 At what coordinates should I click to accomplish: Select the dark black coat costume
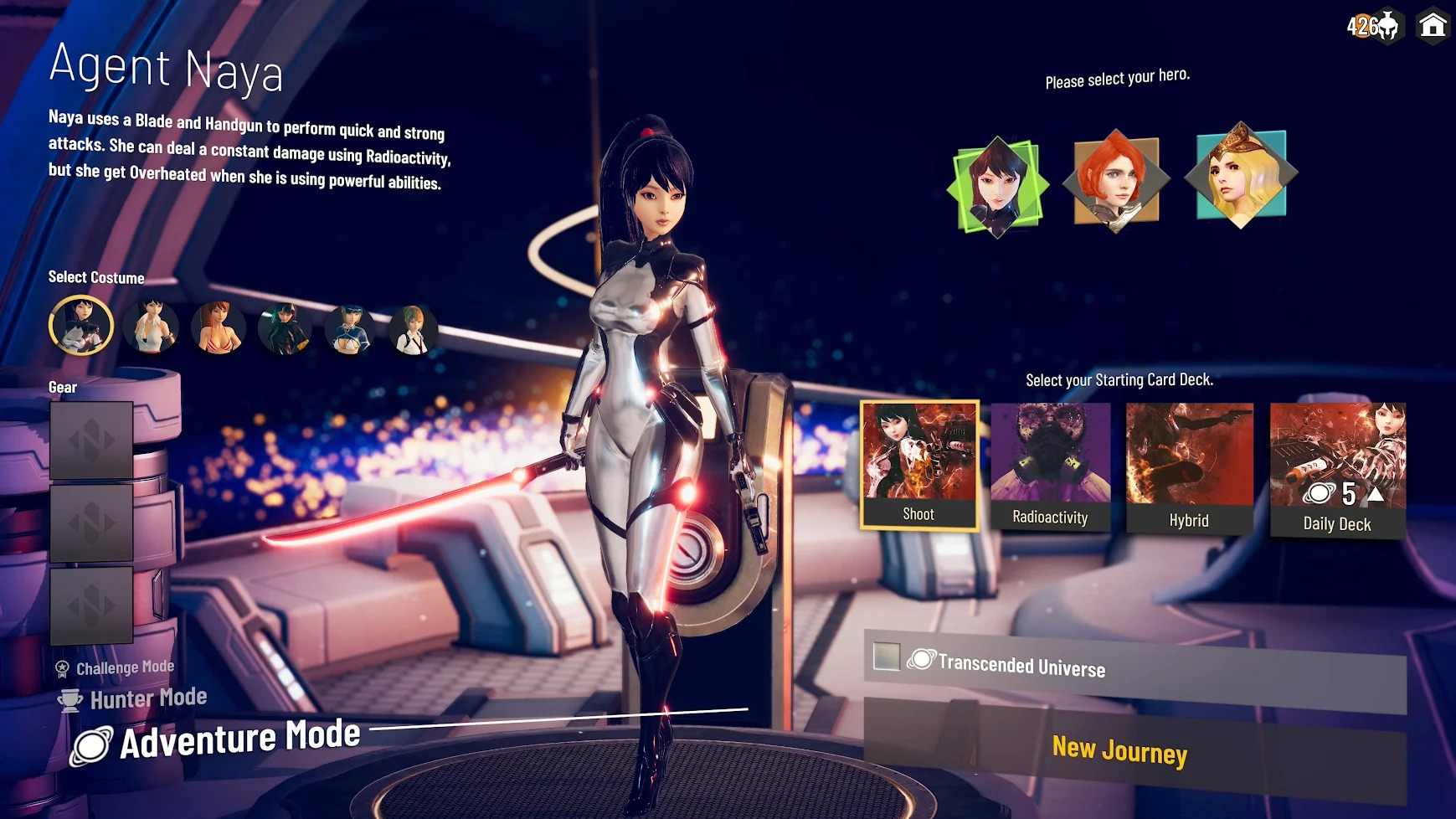coord(284,329)
